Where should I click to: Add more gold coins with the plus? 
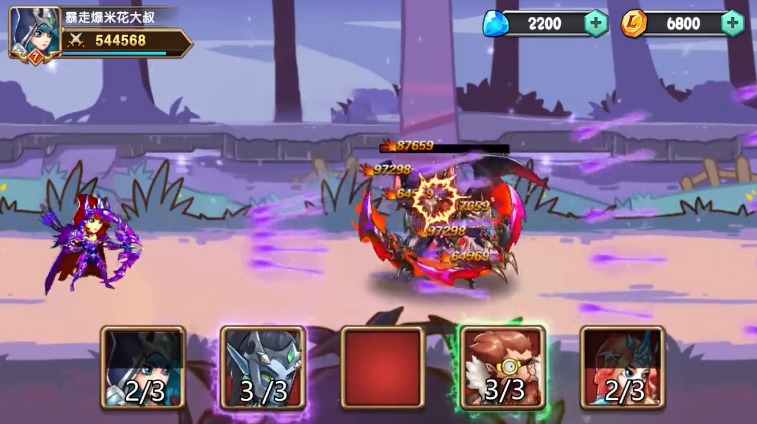[733, 24]
